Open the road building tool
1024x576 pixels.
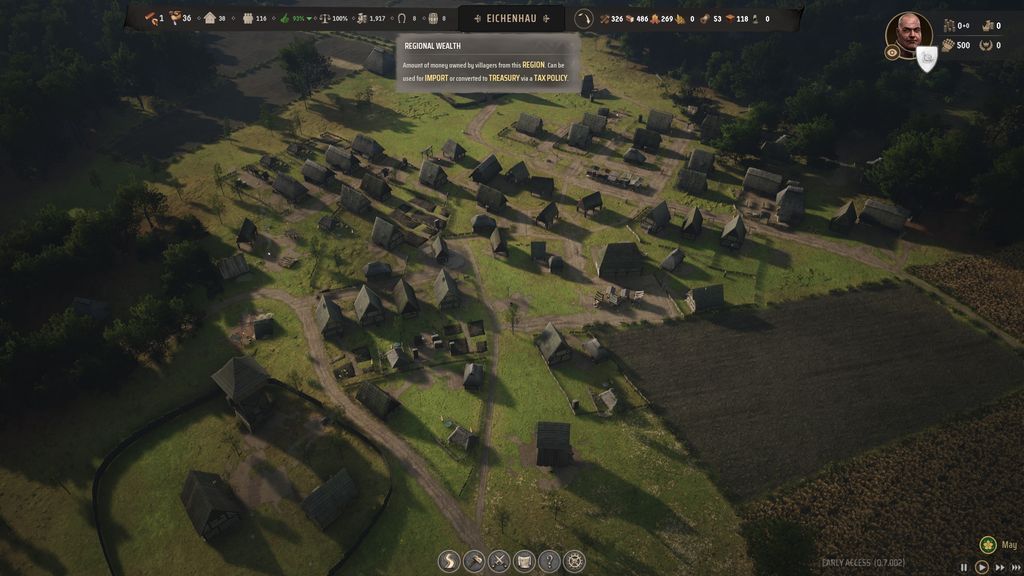point(449,561)
